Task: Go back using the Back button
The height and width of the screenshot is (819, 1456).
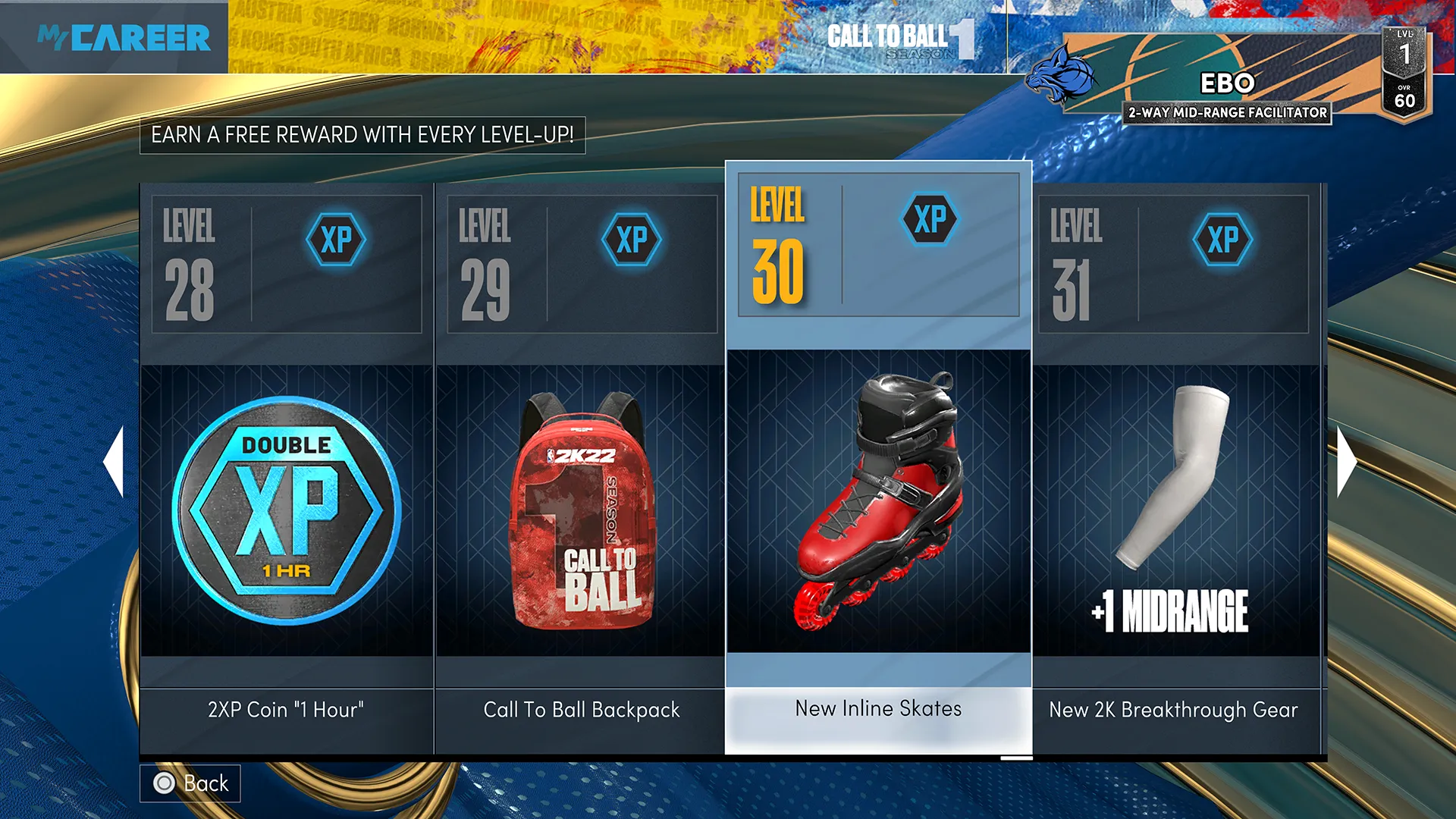Action: click(190, 783)
